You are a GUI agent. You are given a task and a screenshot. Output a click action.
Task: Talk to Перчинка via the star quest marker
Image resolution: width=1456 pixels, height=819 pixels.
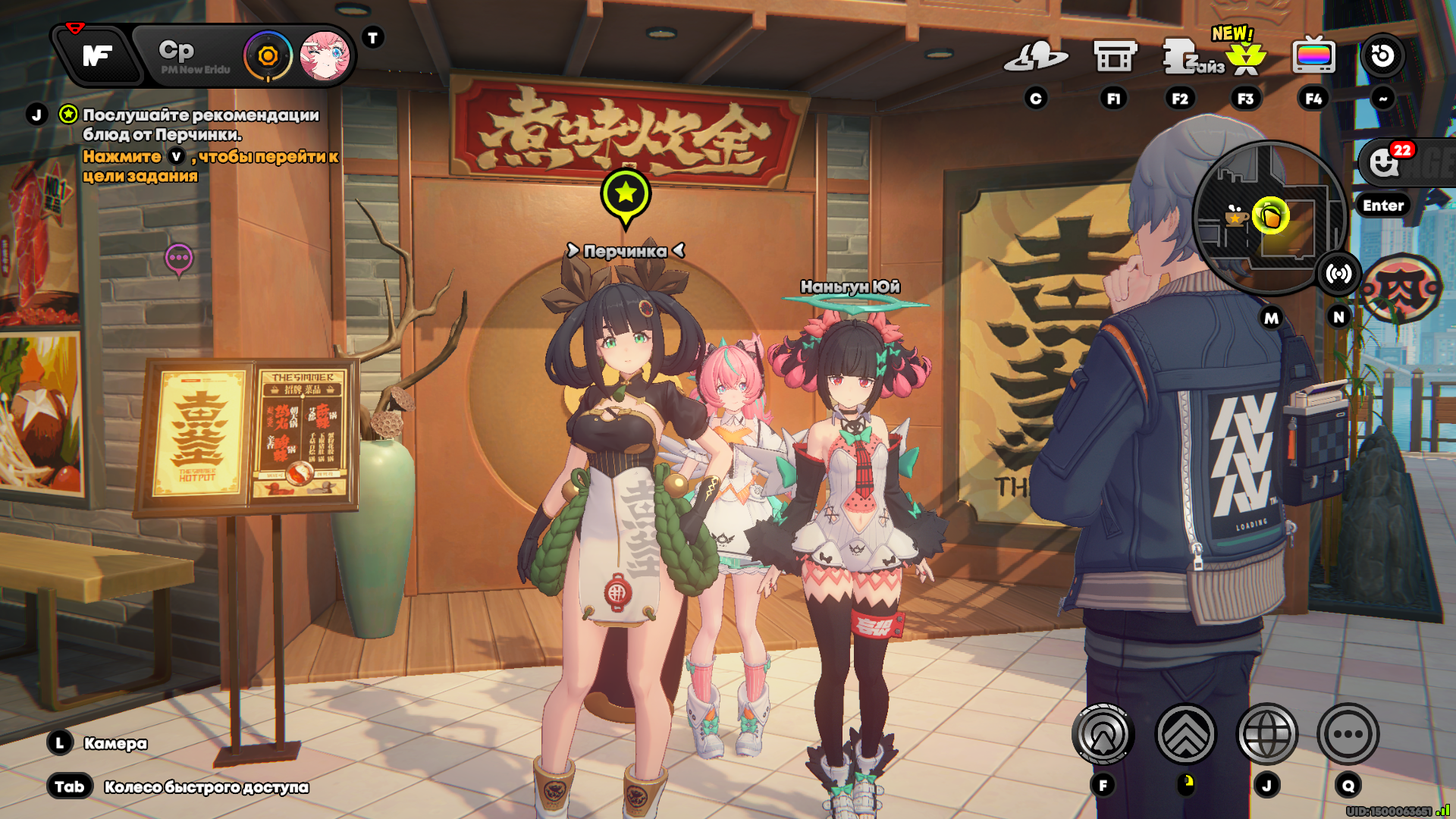click(x=626, y=194)
